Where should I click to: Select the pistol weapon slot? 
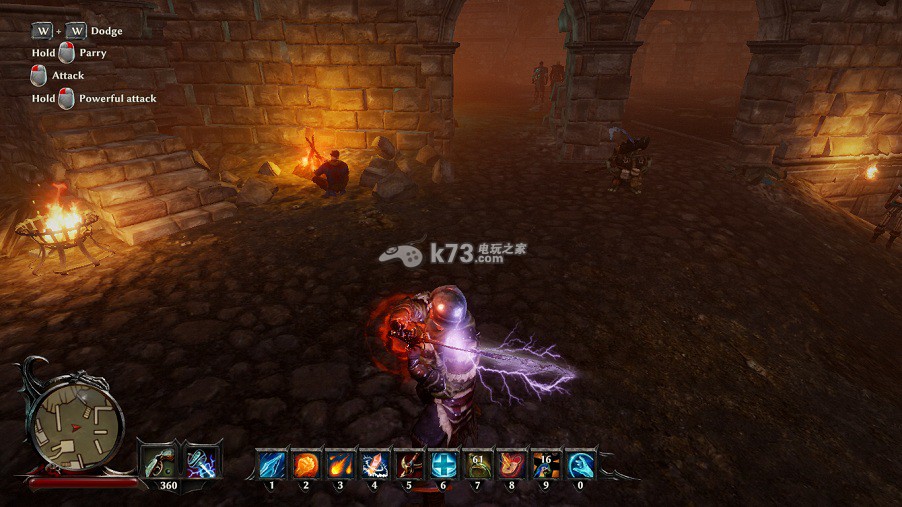pos(158,462)
